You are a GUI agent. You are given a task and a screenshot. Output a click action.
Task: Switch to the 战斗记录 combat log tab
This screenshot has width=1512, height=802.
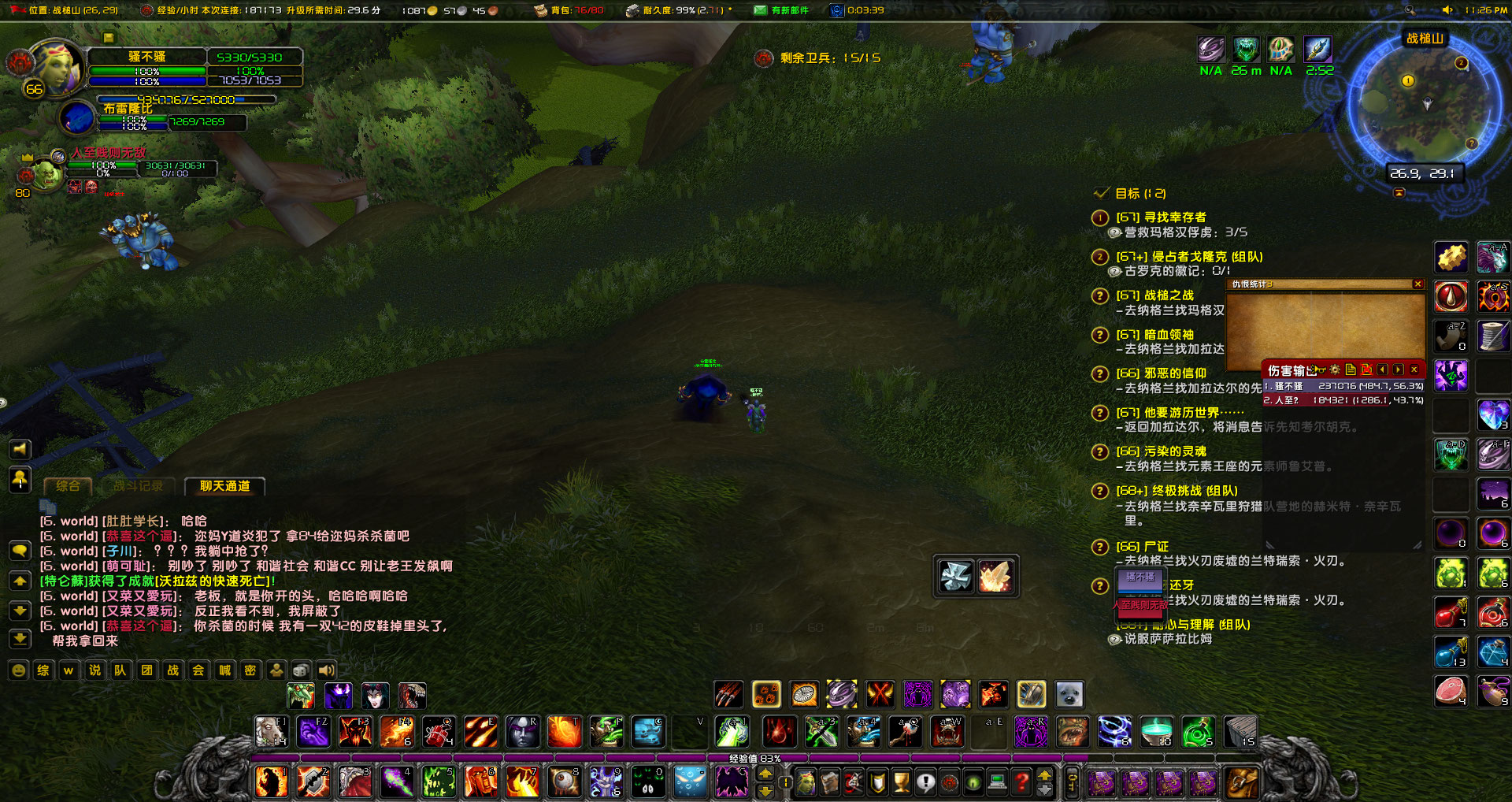click(x=137, y=486)
